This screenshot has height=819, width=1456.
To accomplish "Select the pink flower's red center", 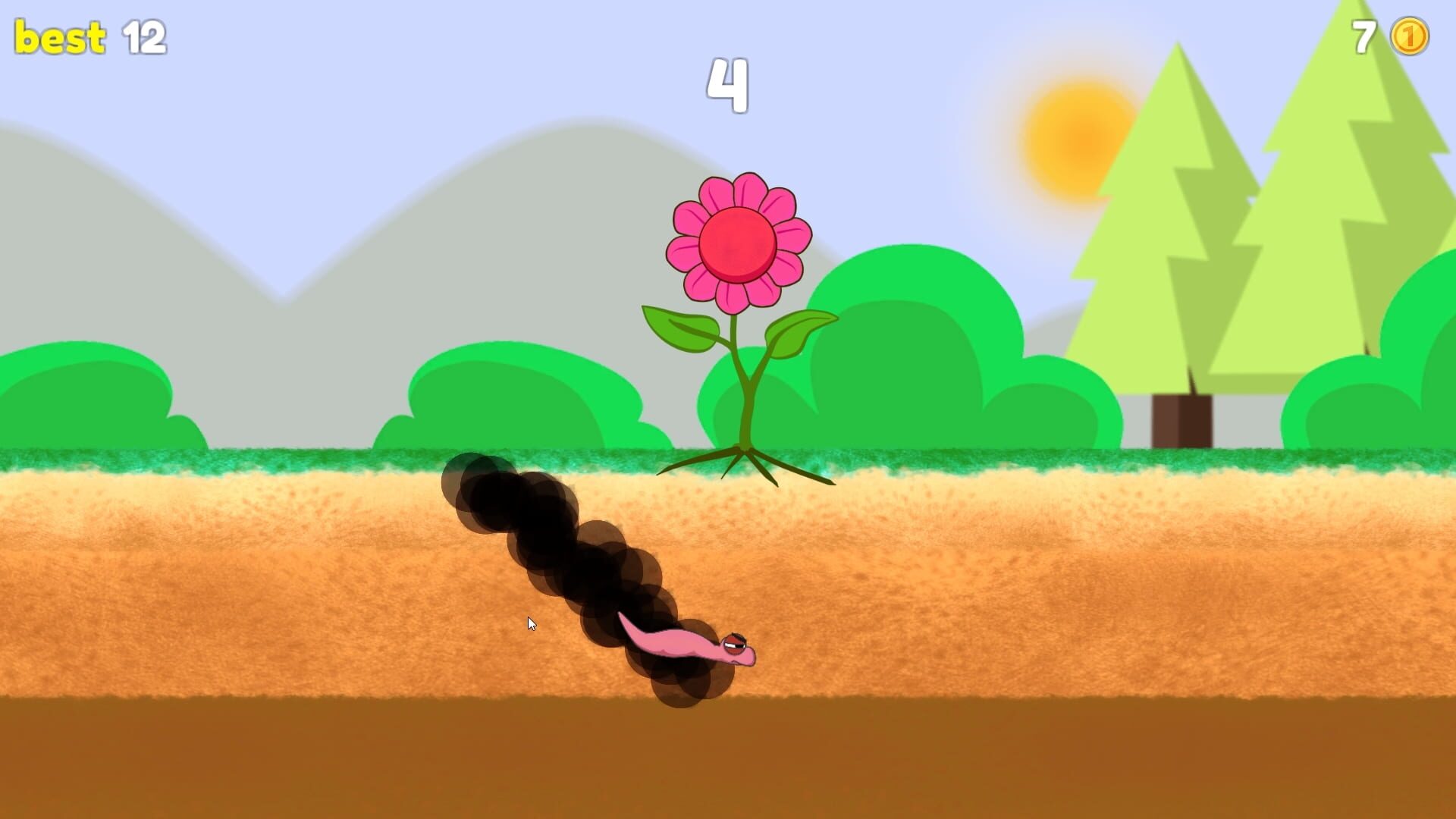I will click(736, 244).
